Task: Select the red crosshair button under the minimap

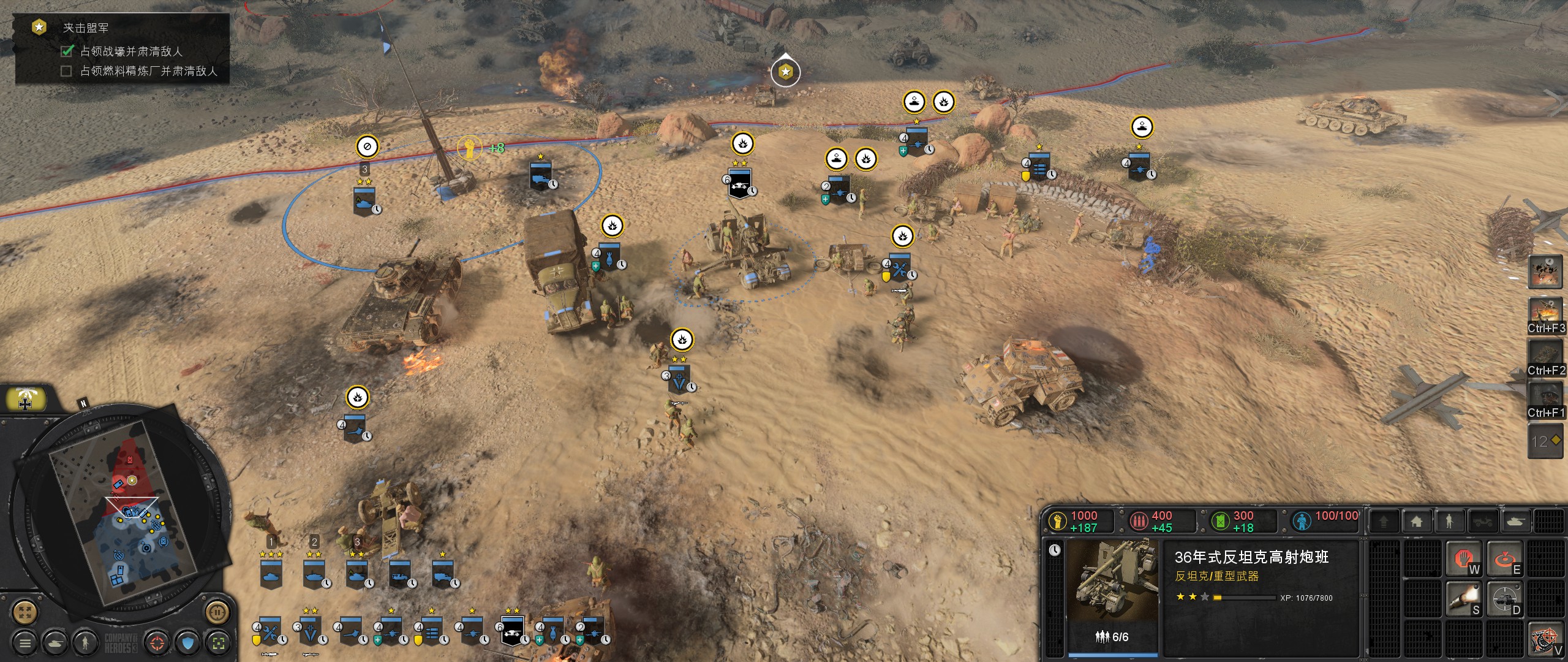Action: 157,643
